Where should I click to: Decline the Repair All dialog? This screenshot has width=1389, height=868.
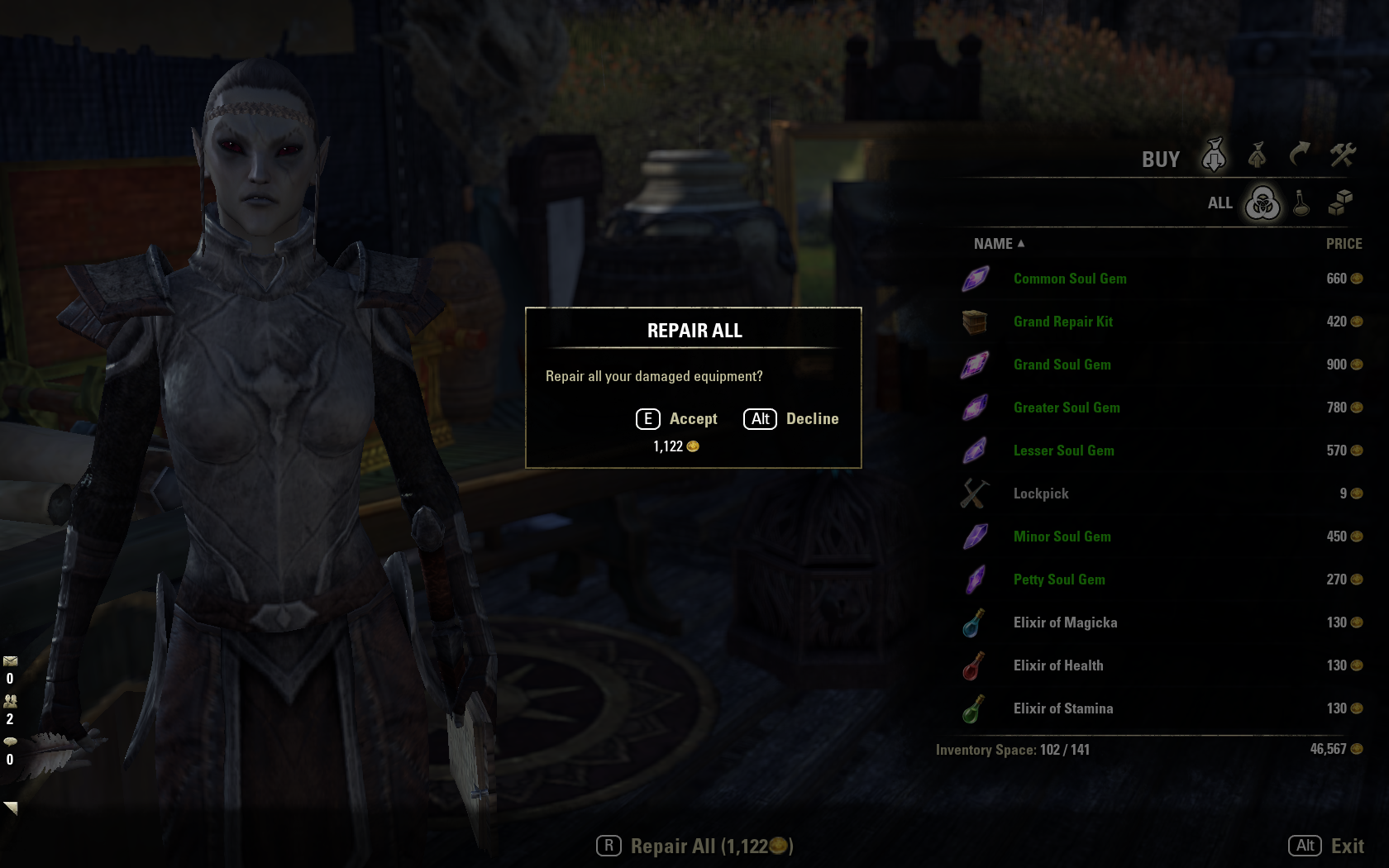click(791, 419)
